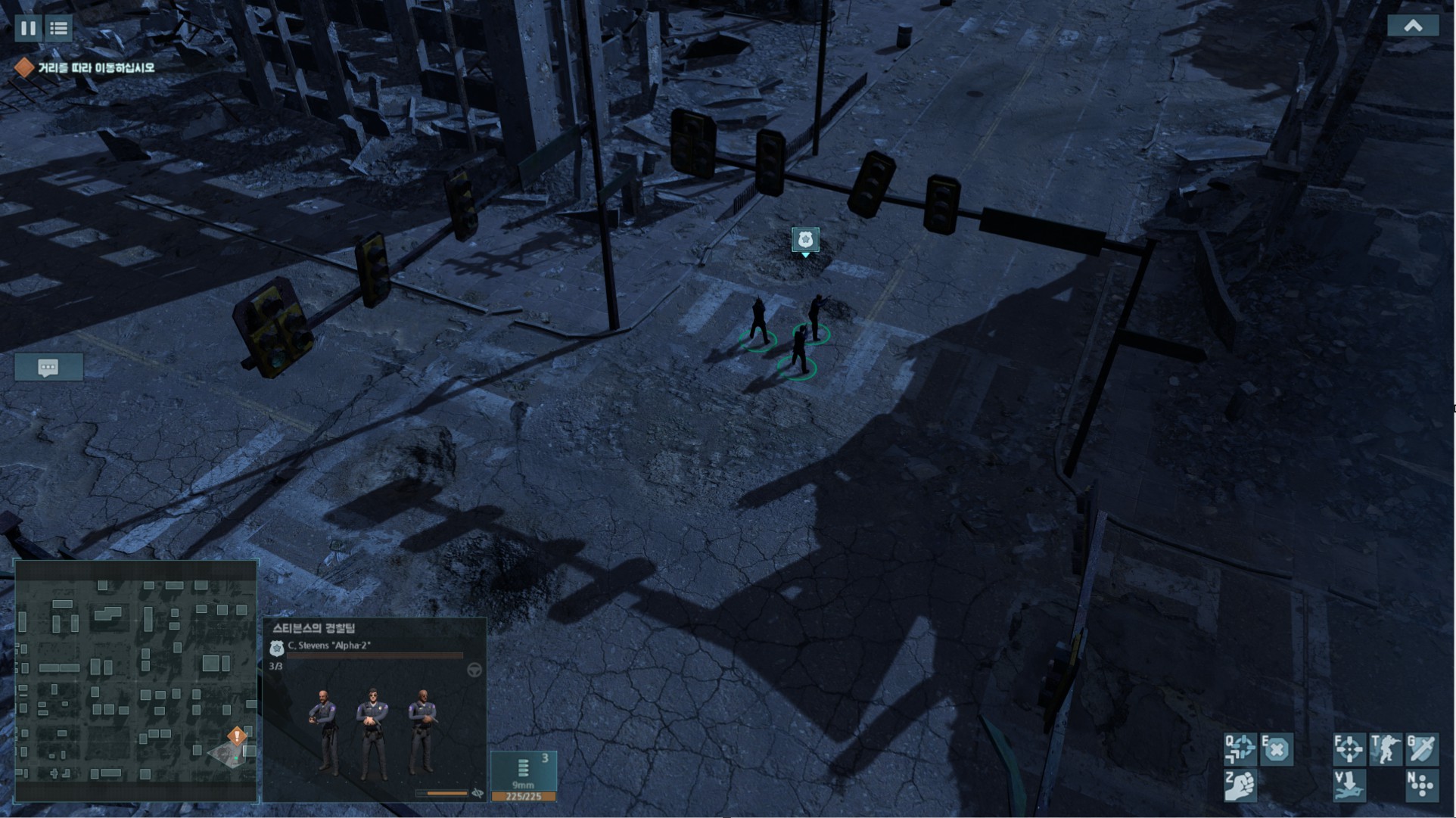
Task: Activate the G sword and shield command
Action: point(1421,749)
